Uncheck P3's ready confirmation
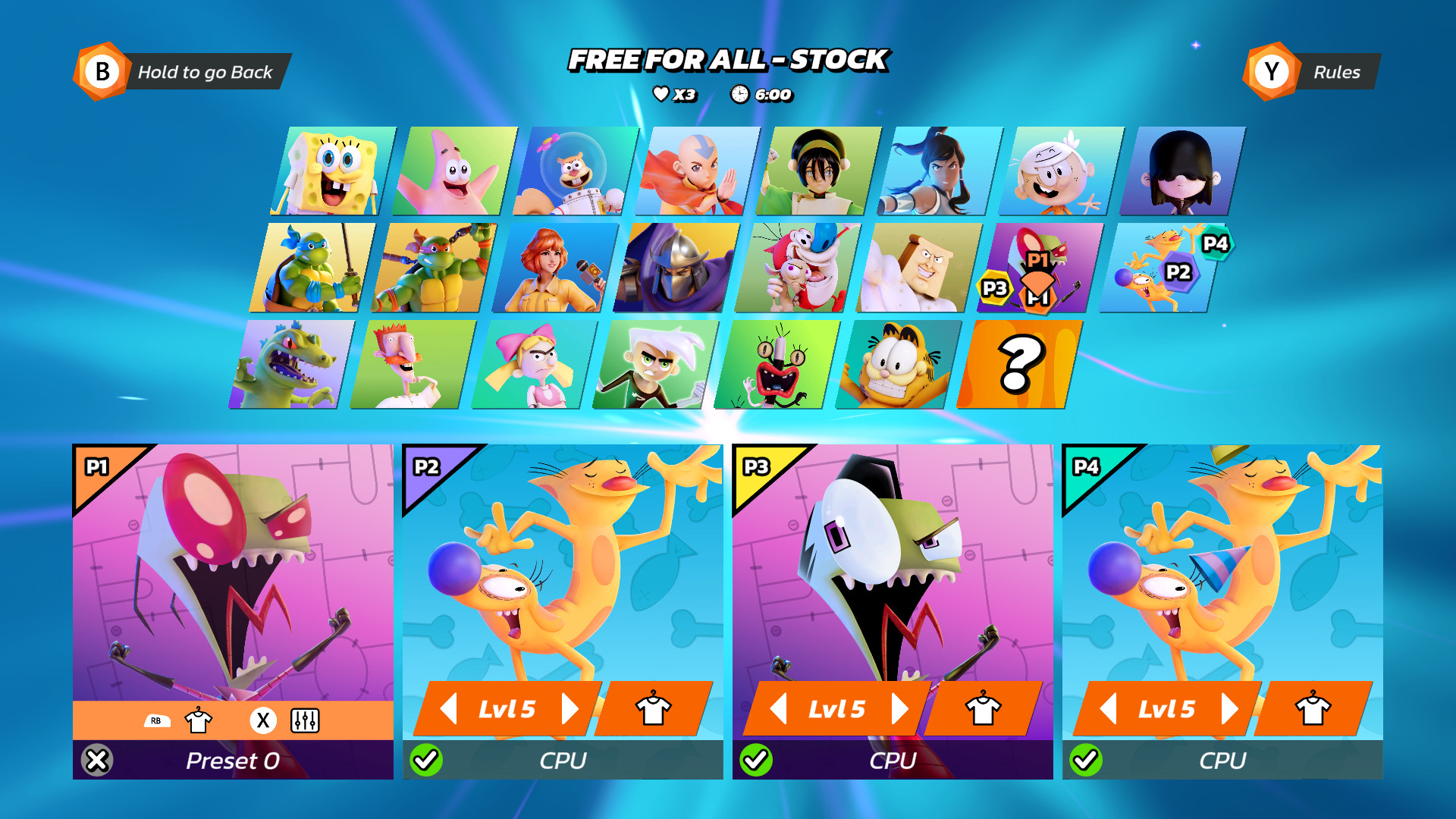This screenshot has width=1456, height=819. click(758, 758)
